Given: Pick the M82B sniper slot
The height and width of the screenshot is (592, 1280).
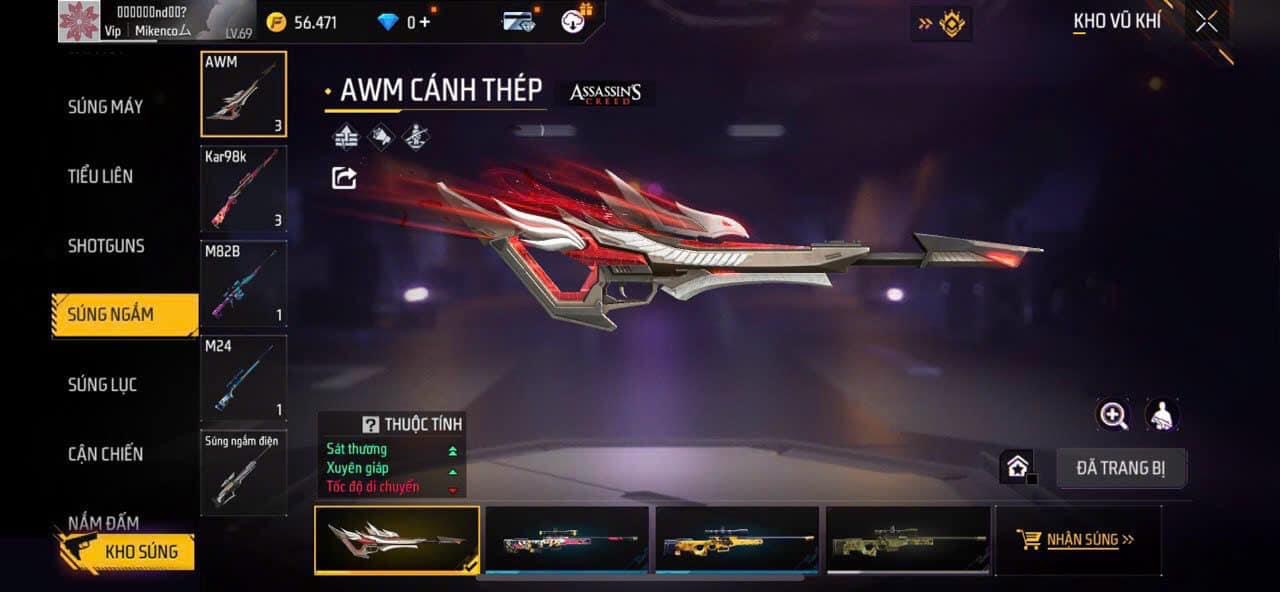Looking at the screenshot, I should pyautogui.click(x=244, y=284).
